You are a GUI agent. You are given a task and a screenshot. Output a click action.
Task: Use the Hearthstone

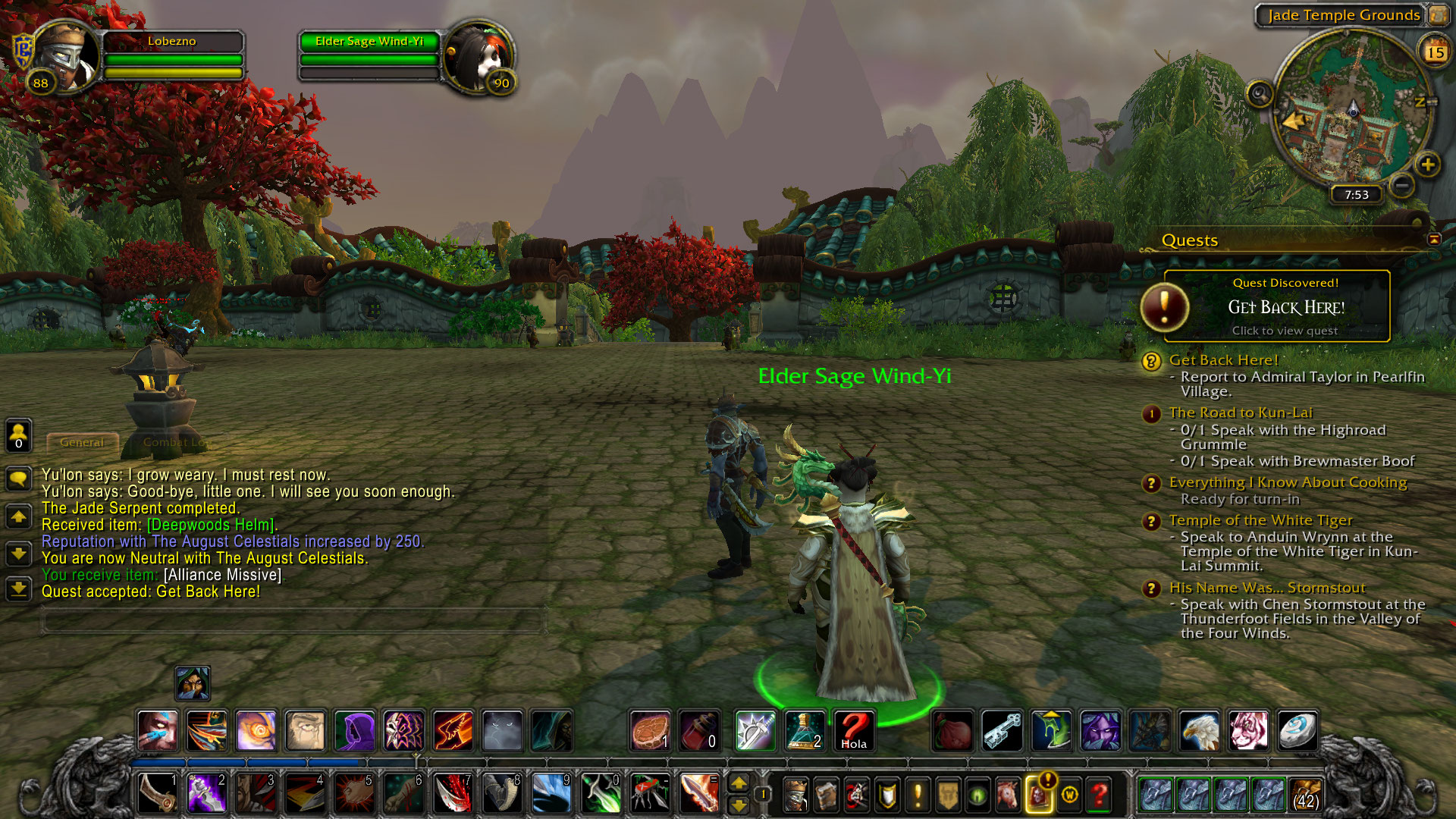click(x=1298, y=731)
